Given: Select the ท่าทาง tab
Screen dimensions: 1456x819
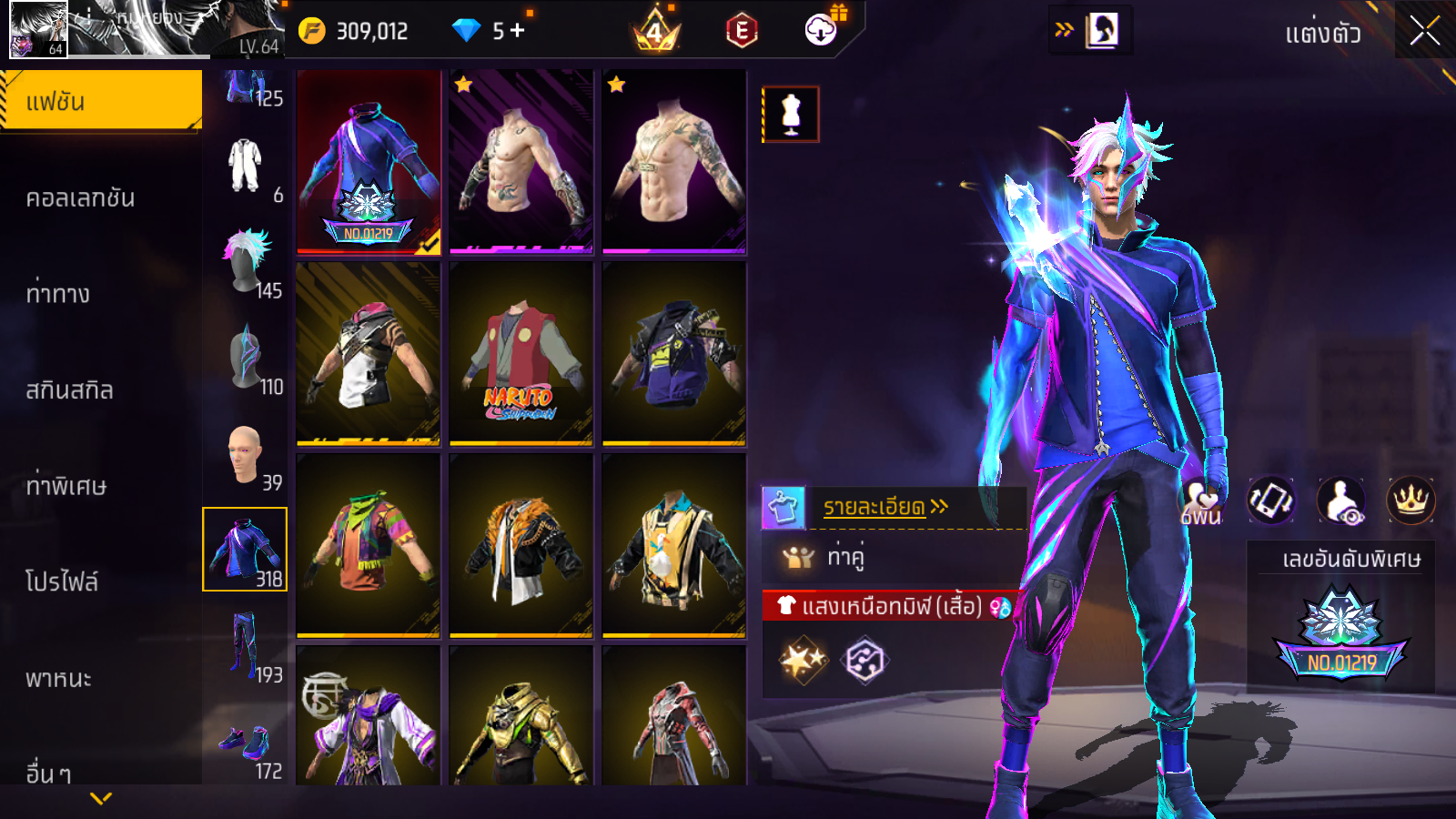Looking at the screenshot, I should click(58, 293).
